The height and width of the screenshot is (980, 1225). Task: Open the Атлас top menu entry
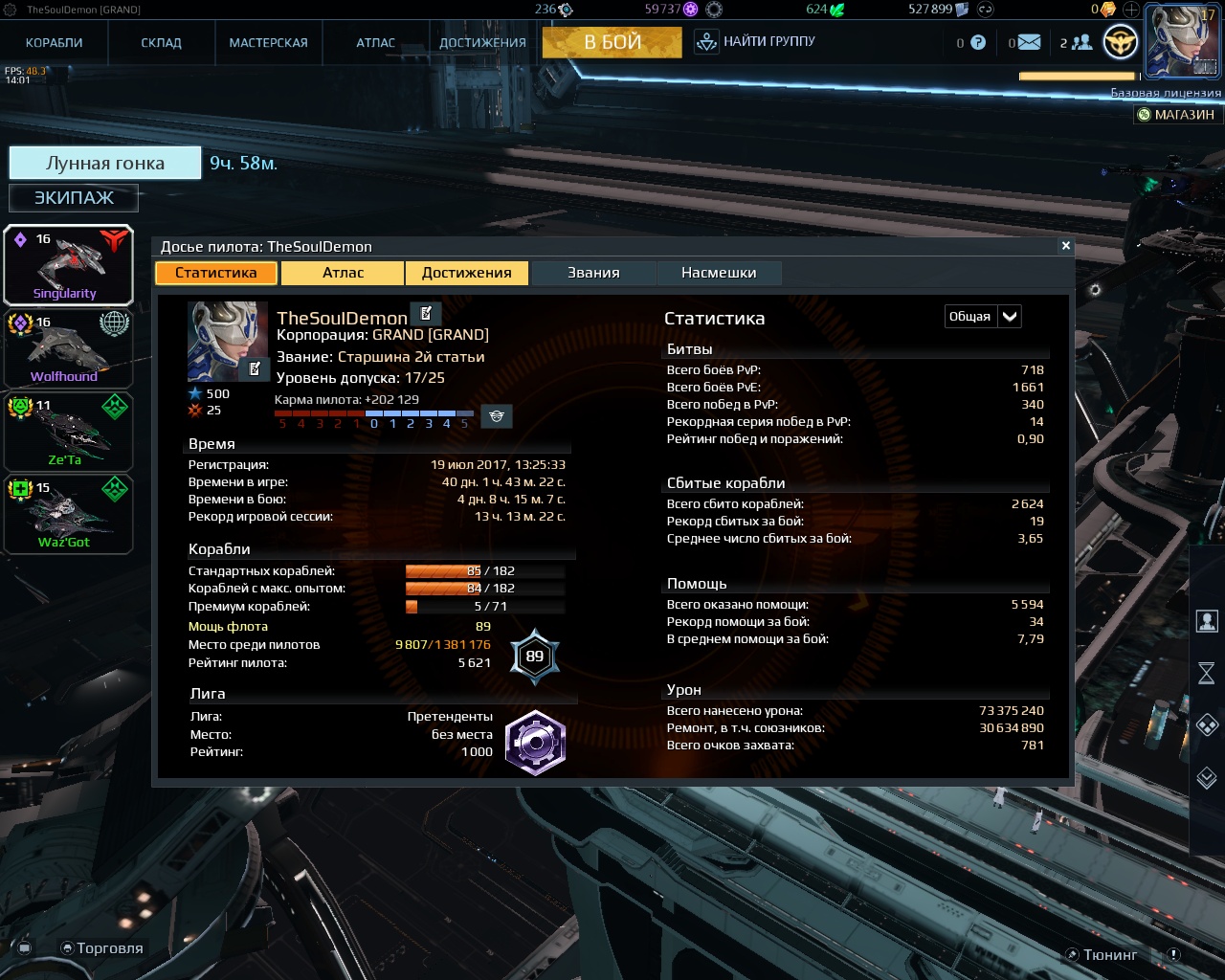(375, 42)
